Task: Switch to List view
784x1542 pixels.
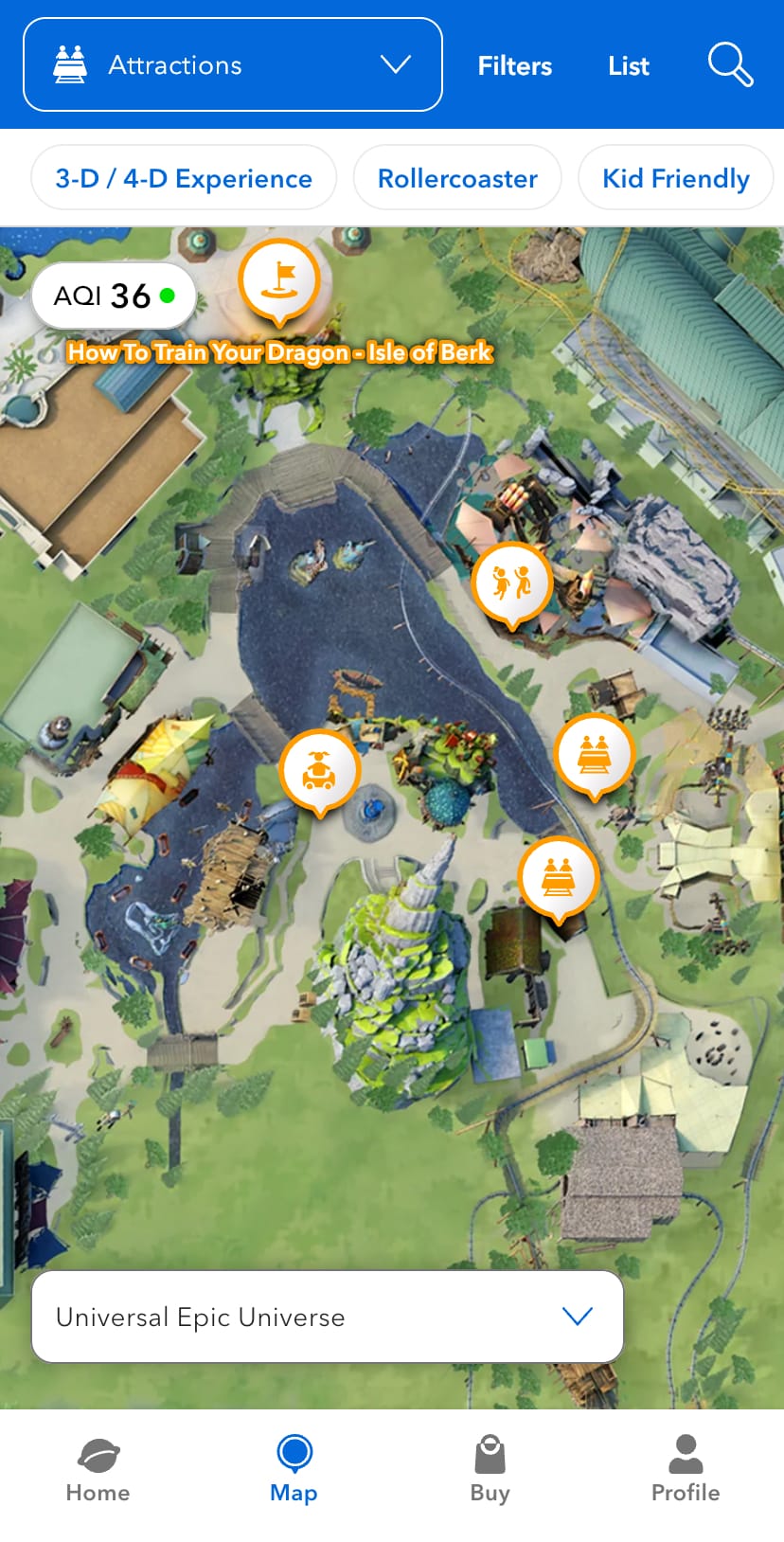Action: coord(629,65)
